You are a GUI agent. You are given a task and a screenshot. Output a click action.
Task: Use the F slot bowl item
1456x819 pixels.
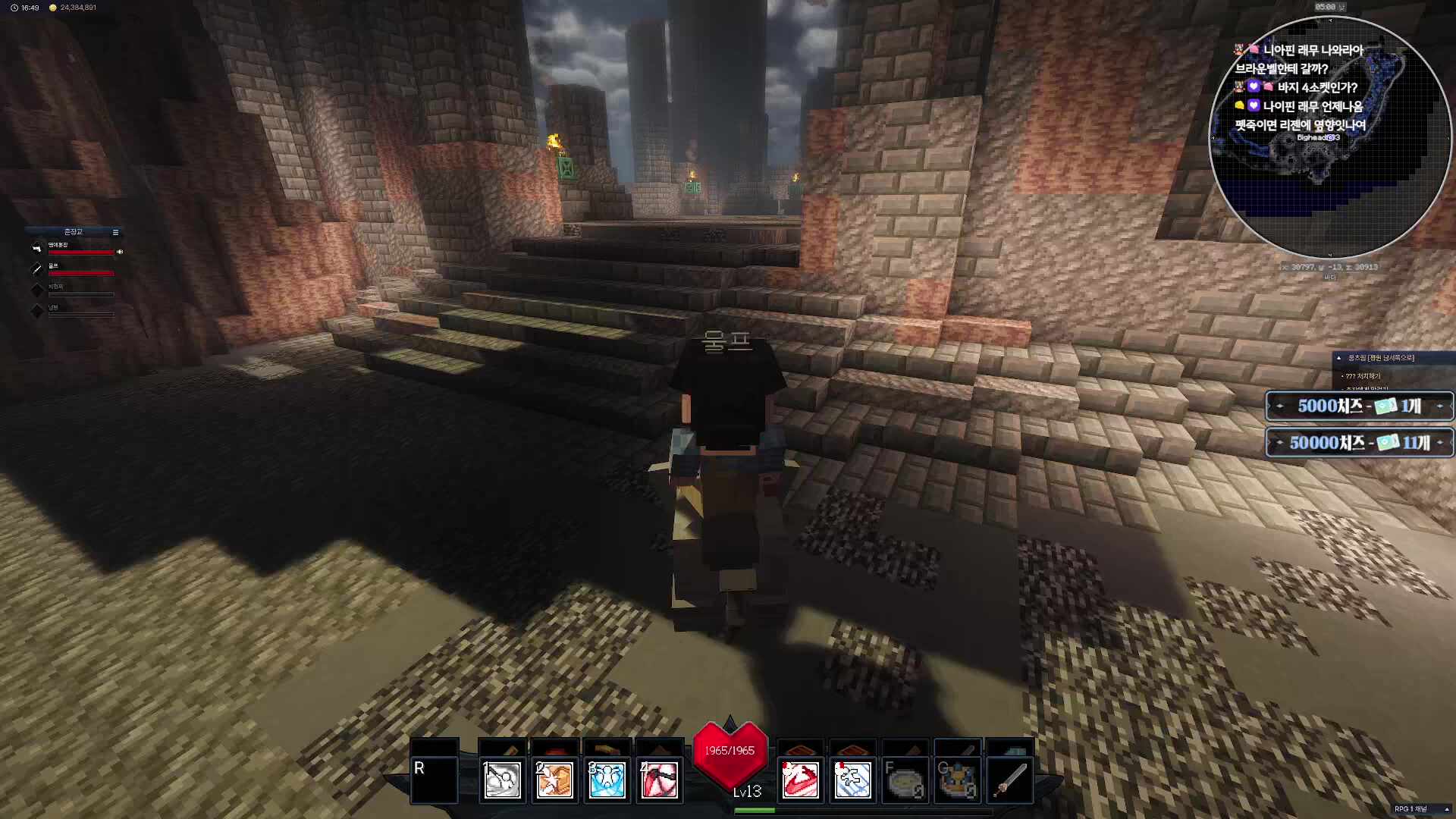tap(905, 780)
